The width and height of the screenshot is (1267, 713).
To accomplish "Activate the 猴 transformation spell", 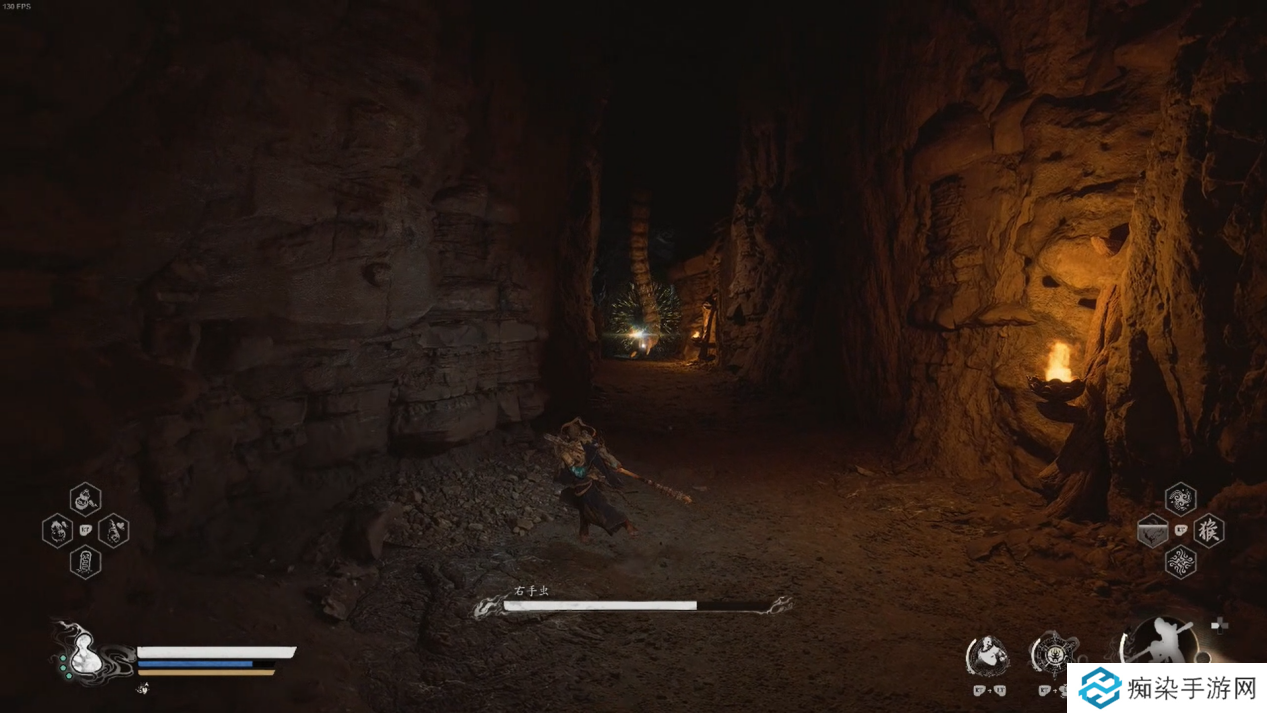I will pos(1208,530).
